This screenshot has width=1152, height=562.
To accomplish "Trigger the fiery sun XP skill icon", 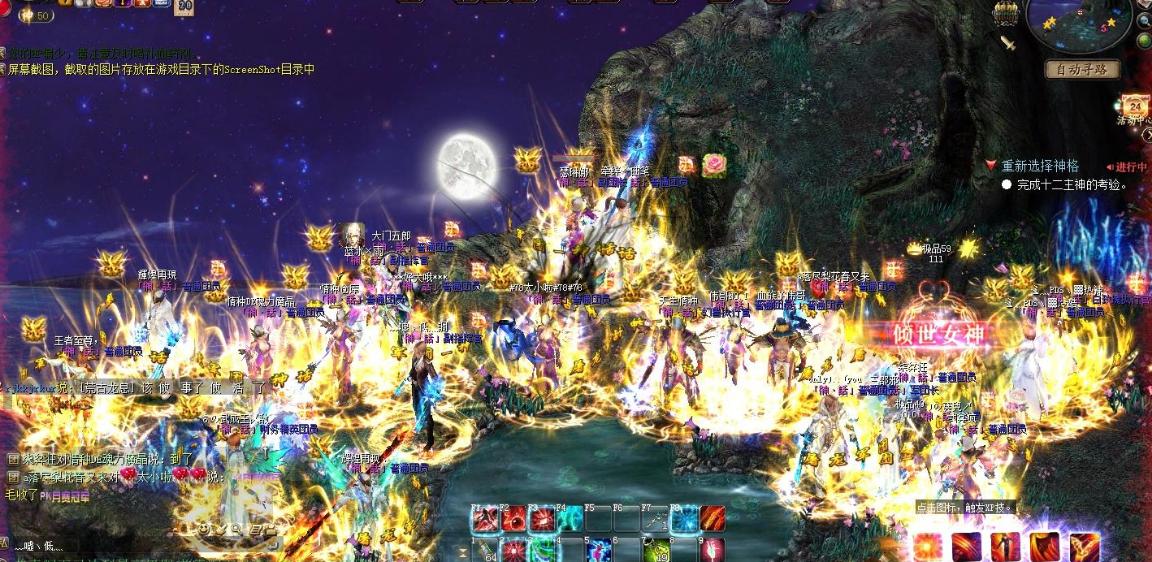I will [929, 547].
